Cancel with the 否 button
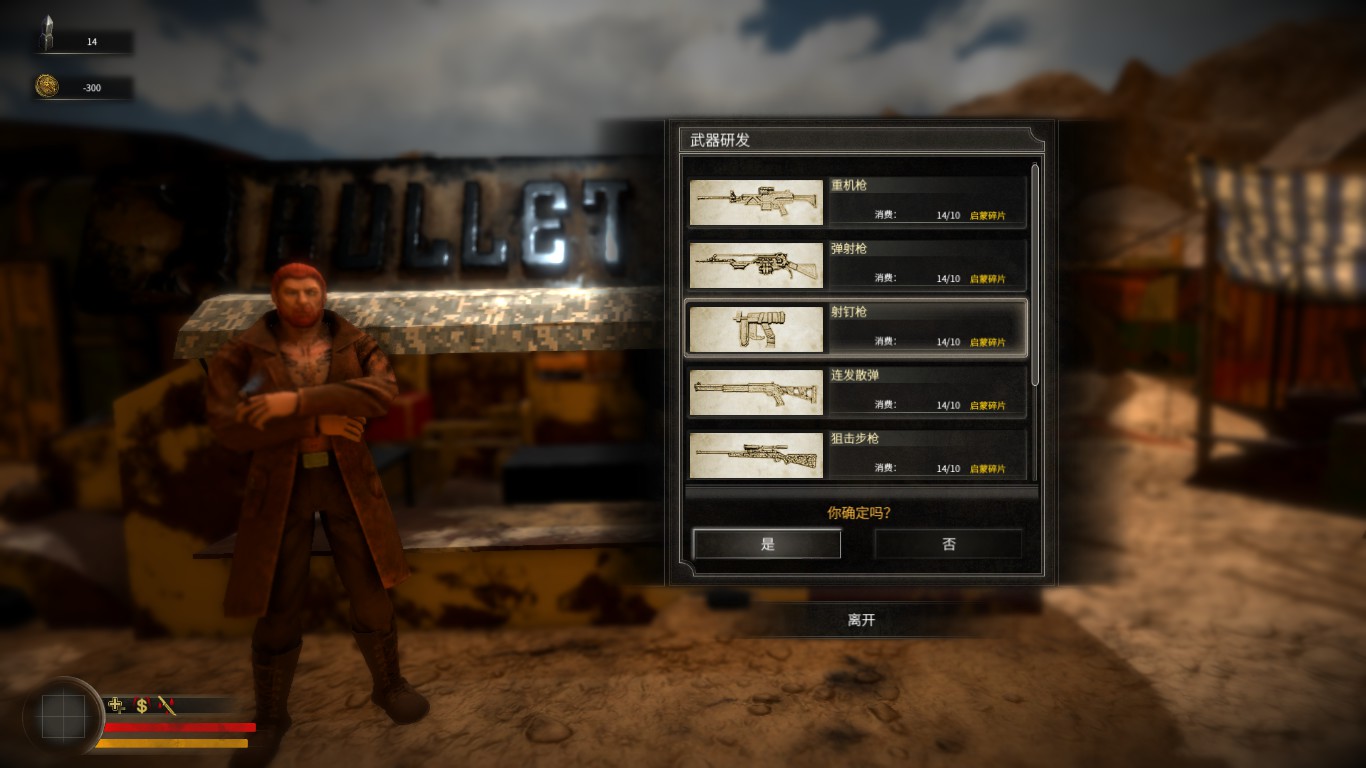The height and width of the screenshot is (768, 1366). tap(948, 544)
